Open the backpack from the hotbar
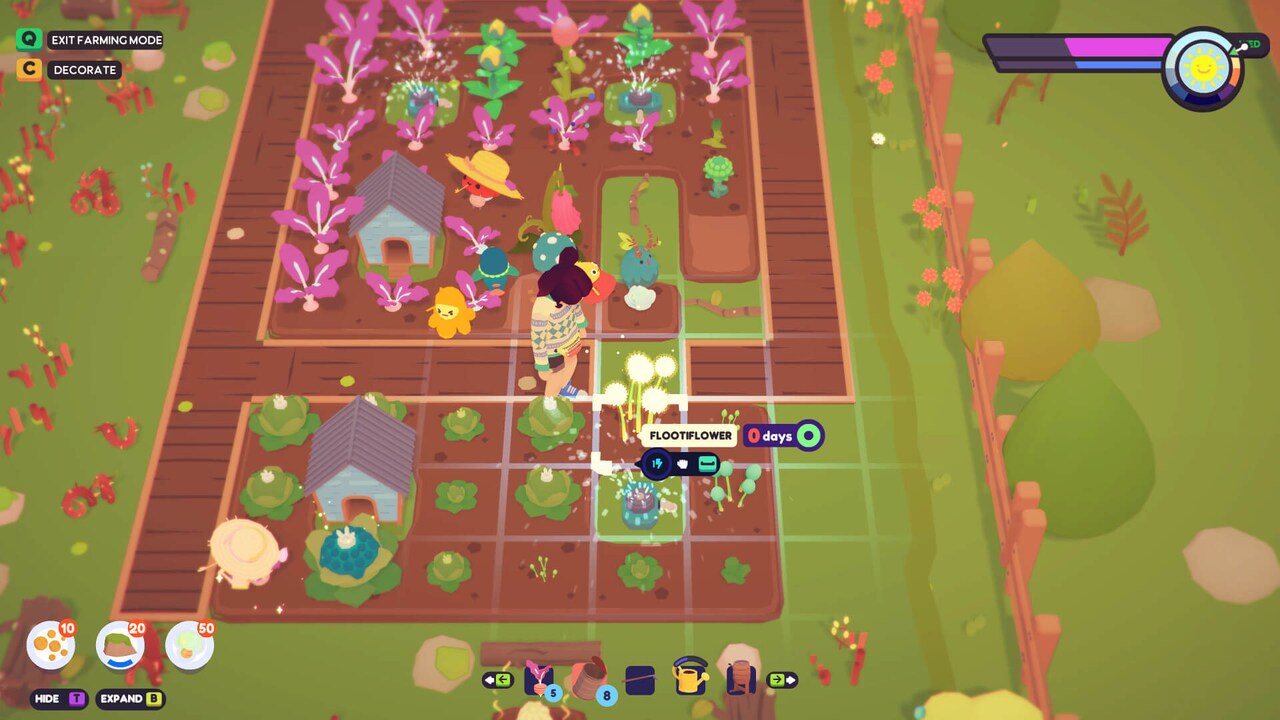Image resolution: width=1280 pixels, height=720 pixels. (x=740, y=679)
